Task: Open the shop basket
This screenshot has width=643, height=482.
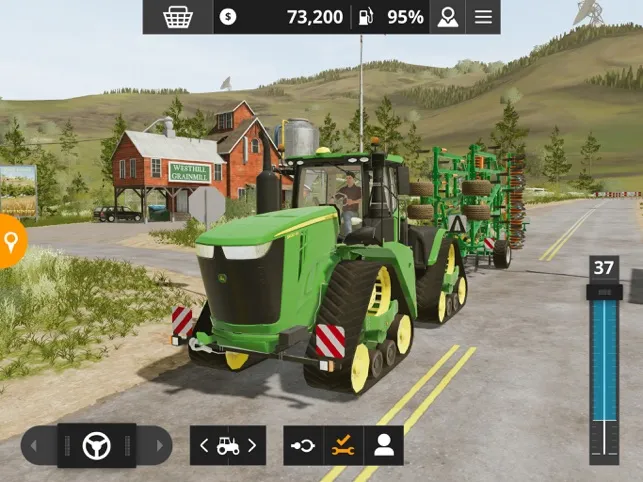Action: (x=177, y=17)
